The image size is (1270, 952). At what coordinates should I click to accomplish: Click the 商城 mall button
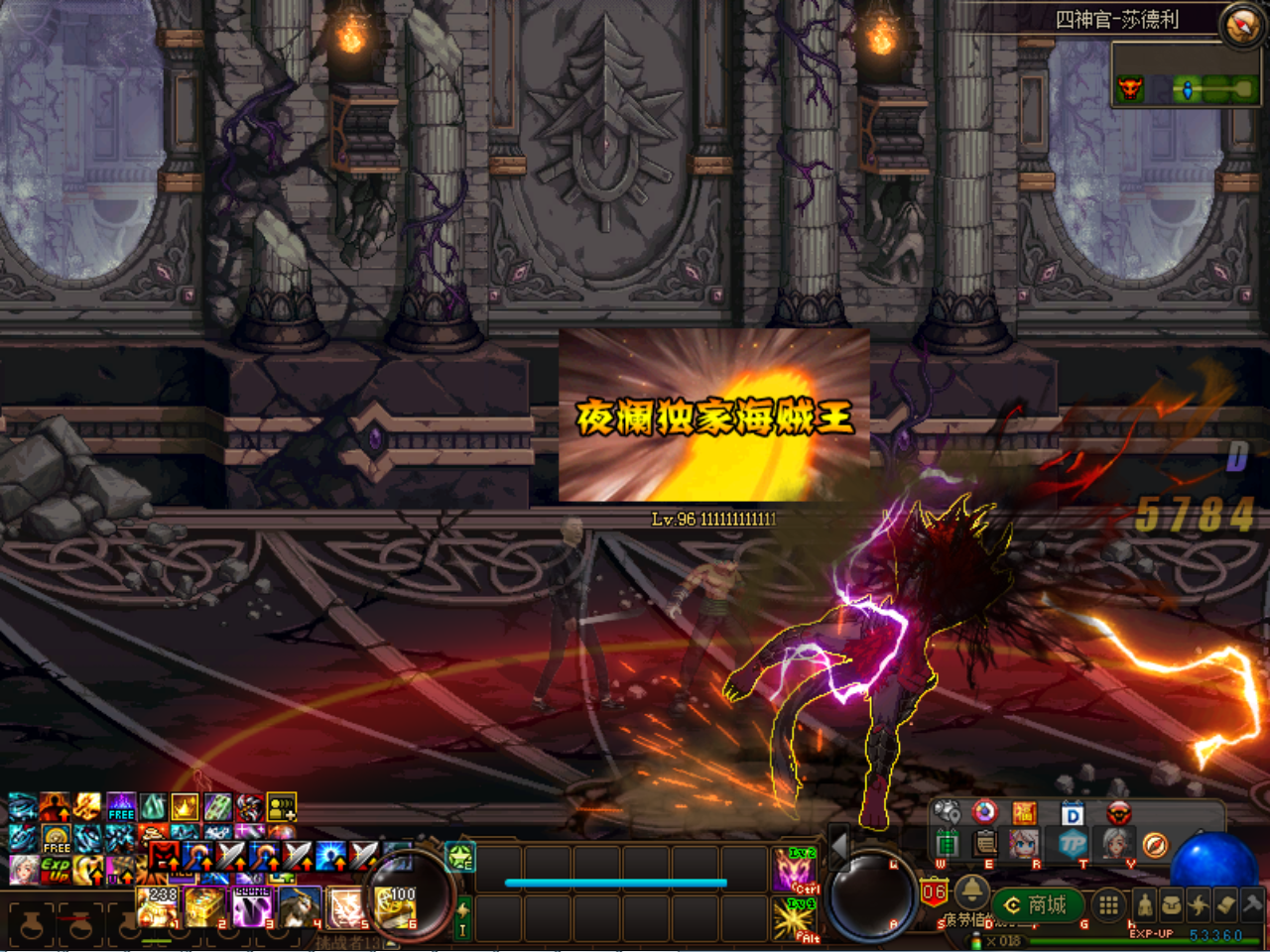pos(1037,903)
